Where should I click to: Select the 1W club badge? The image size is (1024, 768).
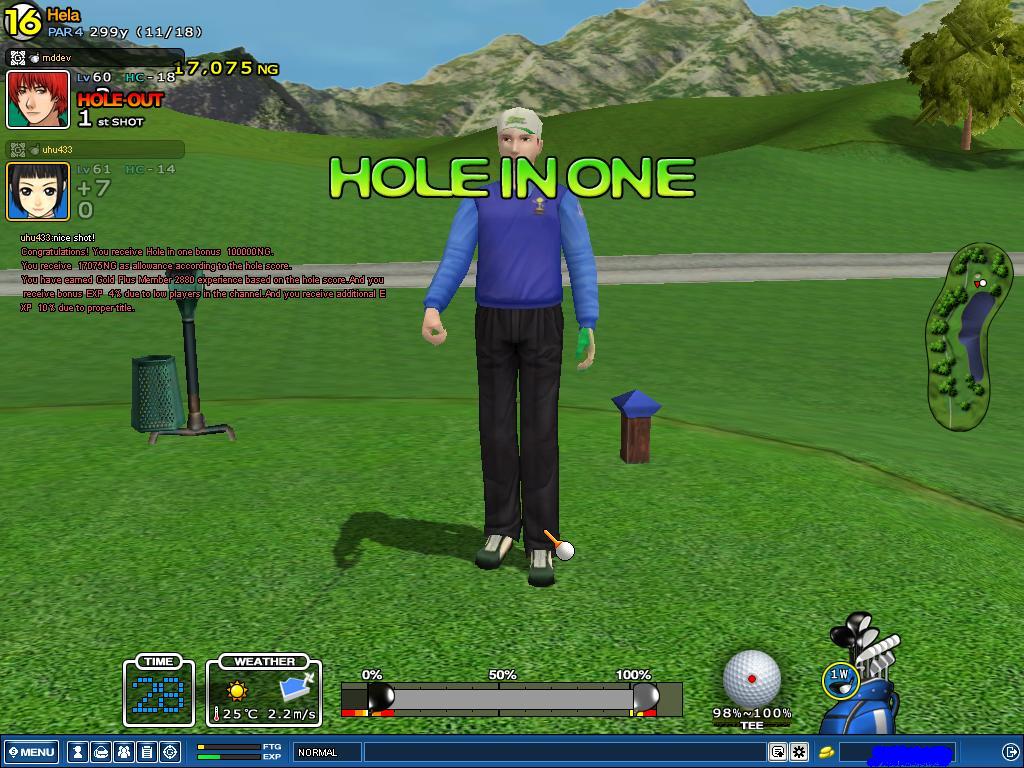coord(839,679)
